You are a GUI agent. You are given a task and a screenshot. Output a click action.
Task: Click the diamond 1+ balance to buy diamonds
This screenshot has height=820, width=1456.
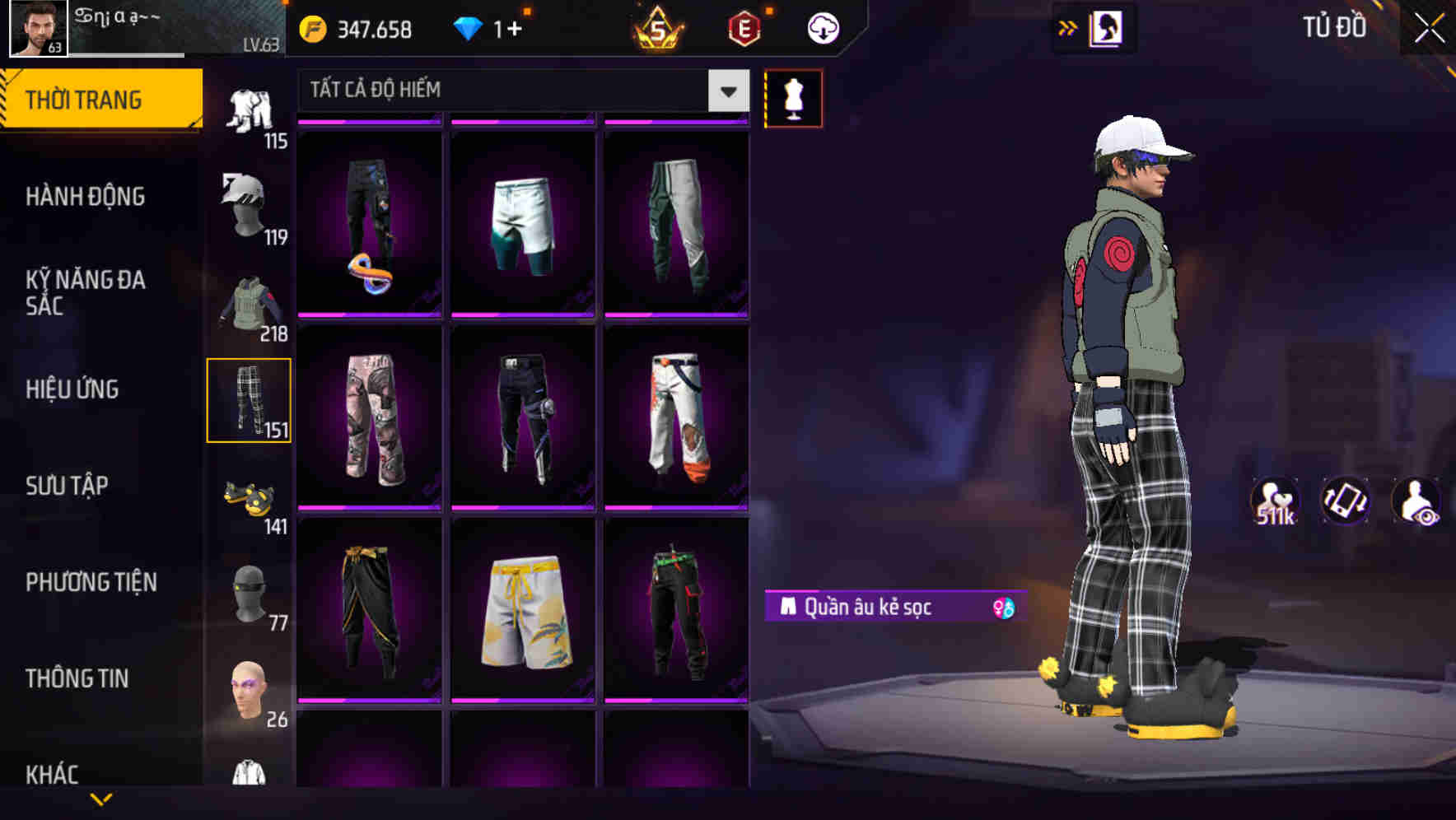pyautogui.click(x=494, y=27)
